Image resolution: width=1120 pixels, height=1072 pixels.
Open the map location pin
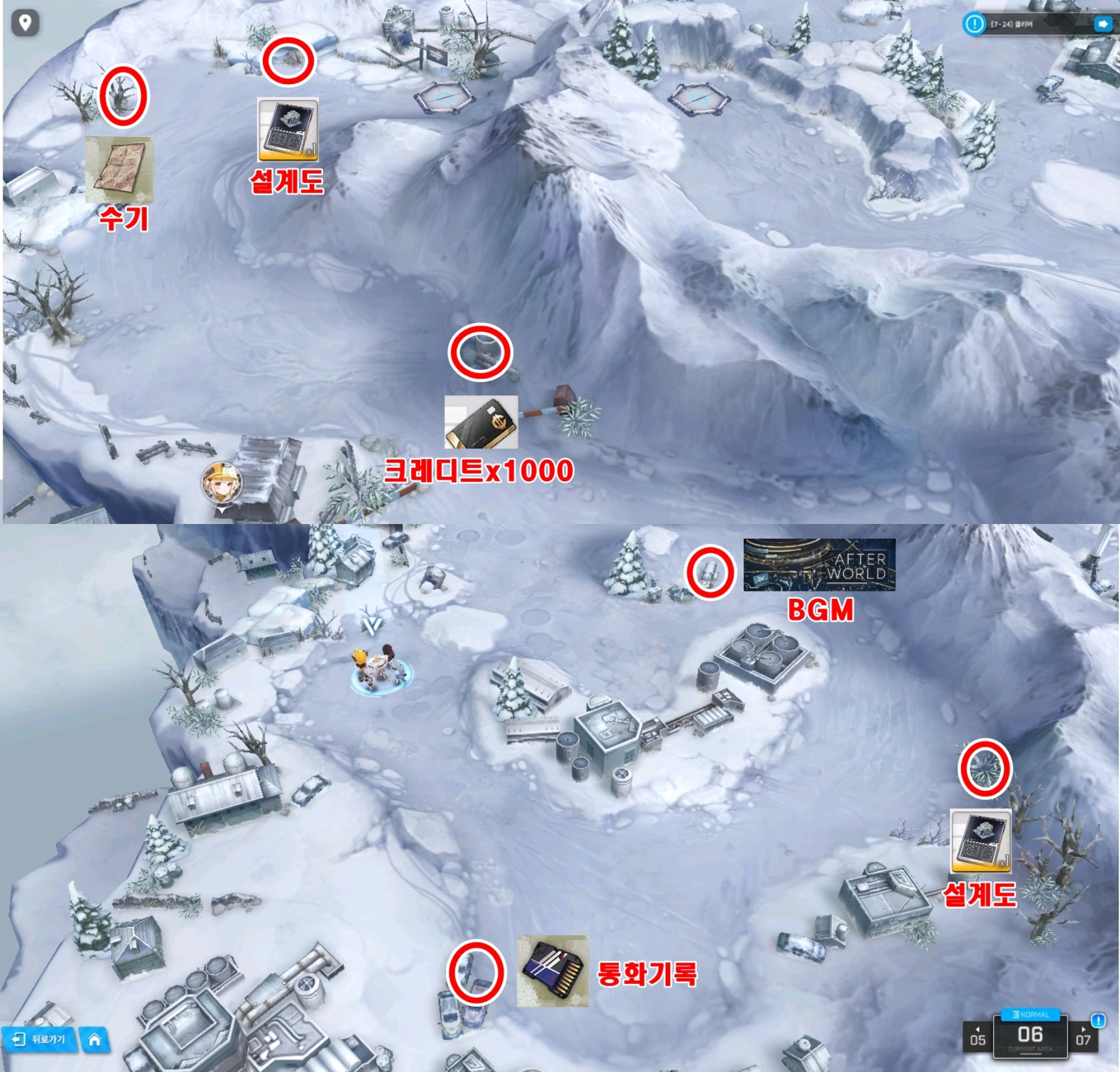[25, 23]
